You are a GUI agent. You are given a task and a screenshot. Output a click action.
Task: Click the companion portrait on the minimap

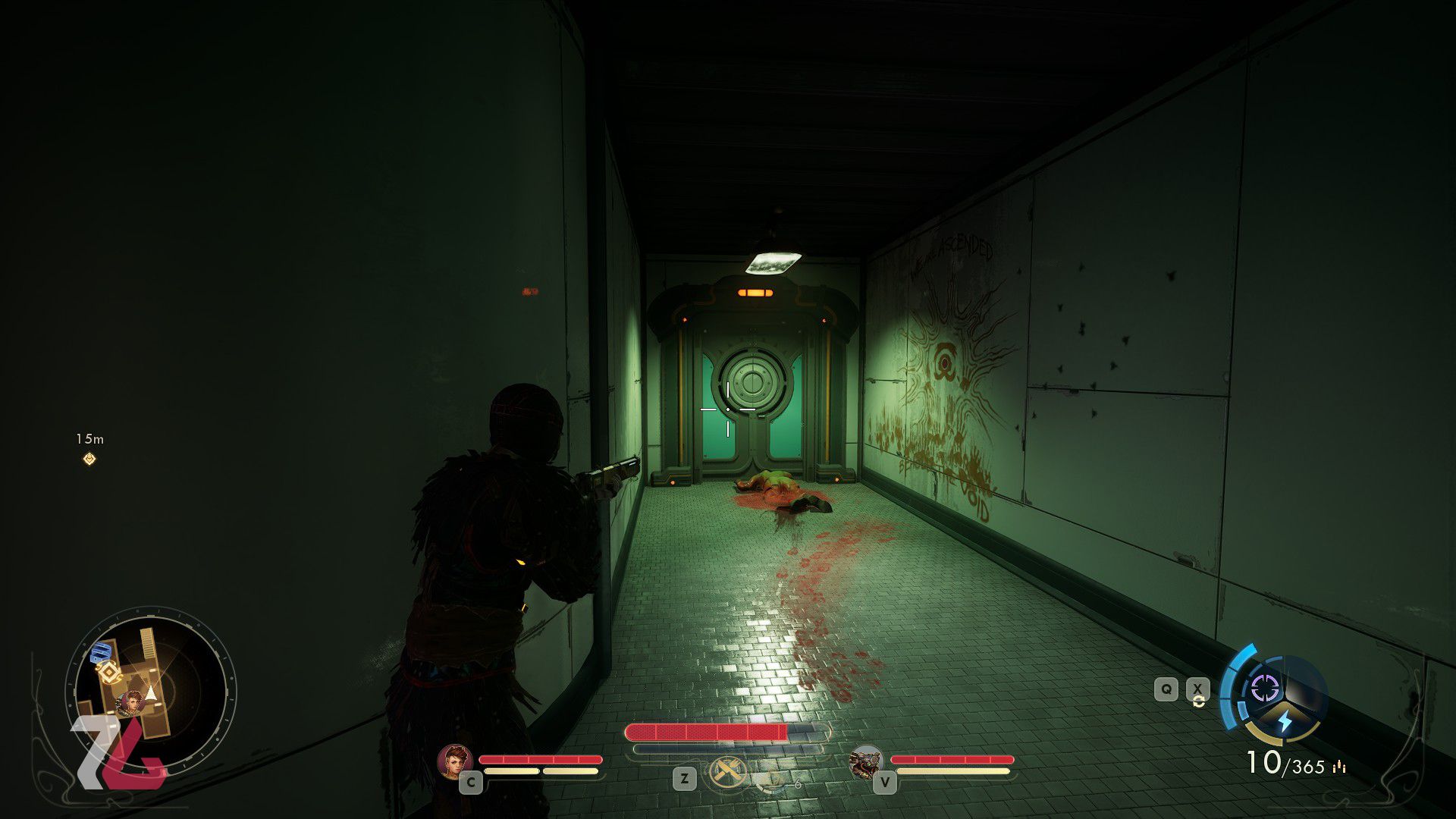(132, 702)
